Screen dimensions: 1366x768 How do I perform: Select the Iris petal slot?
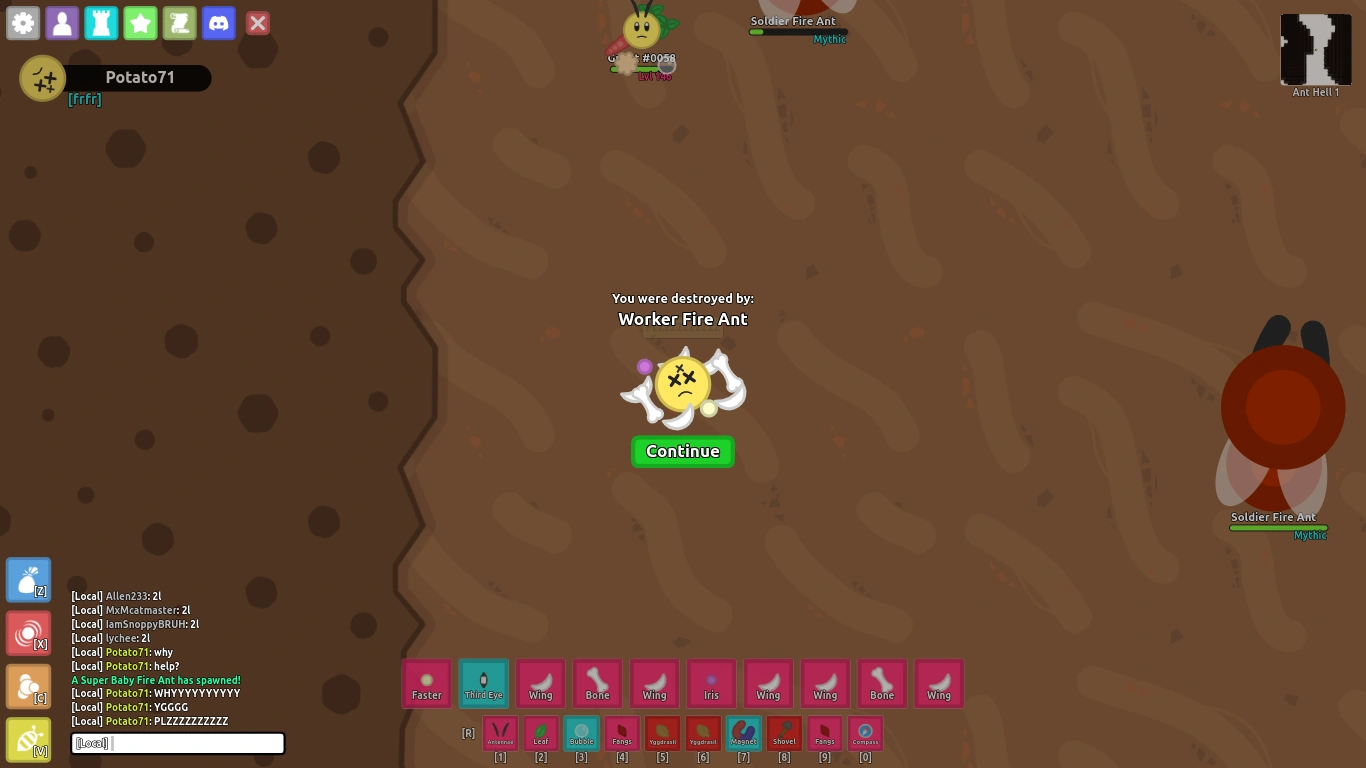711,684
